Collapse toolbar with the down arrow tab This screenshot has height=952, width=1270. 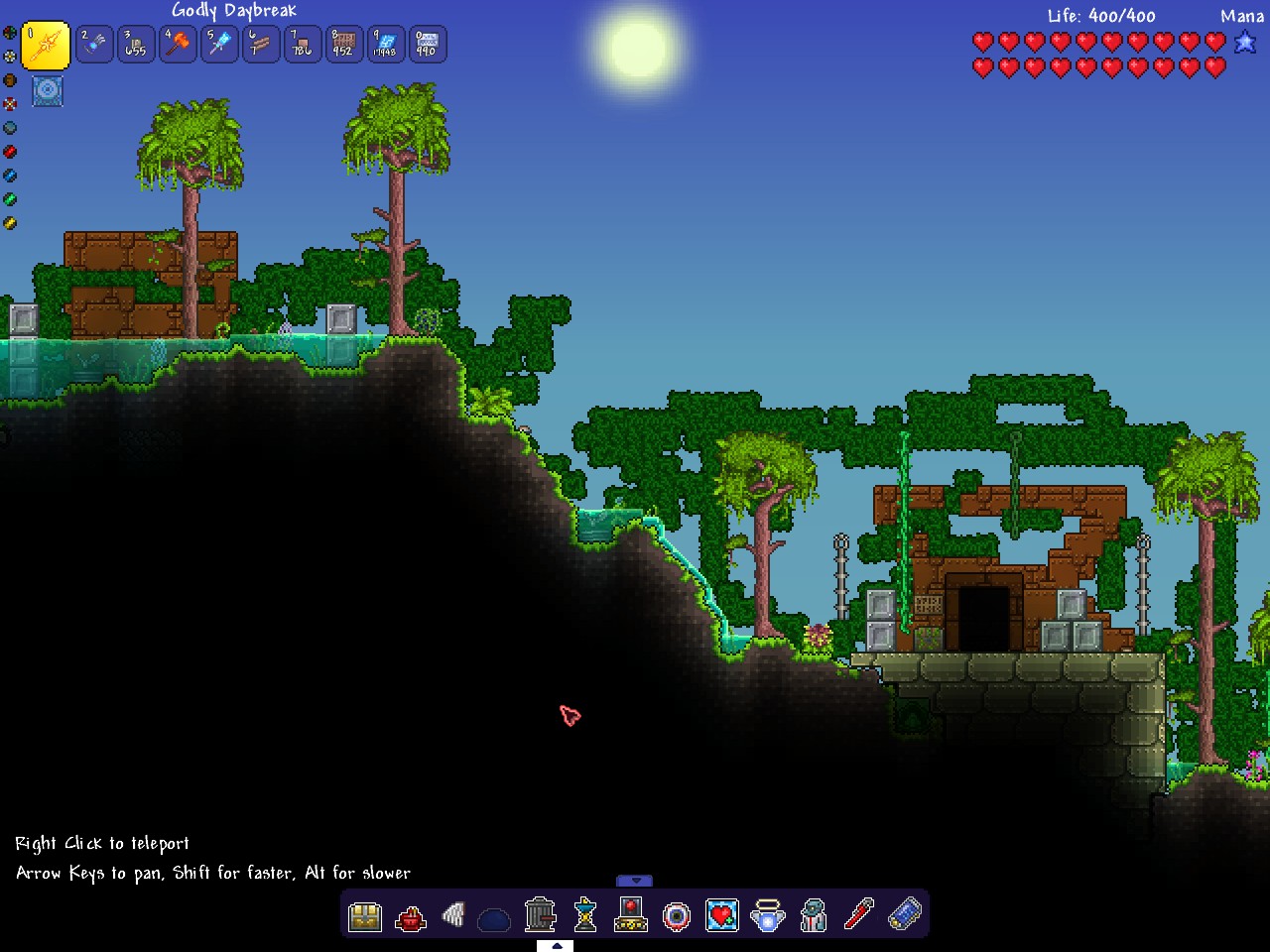[635, 881]
